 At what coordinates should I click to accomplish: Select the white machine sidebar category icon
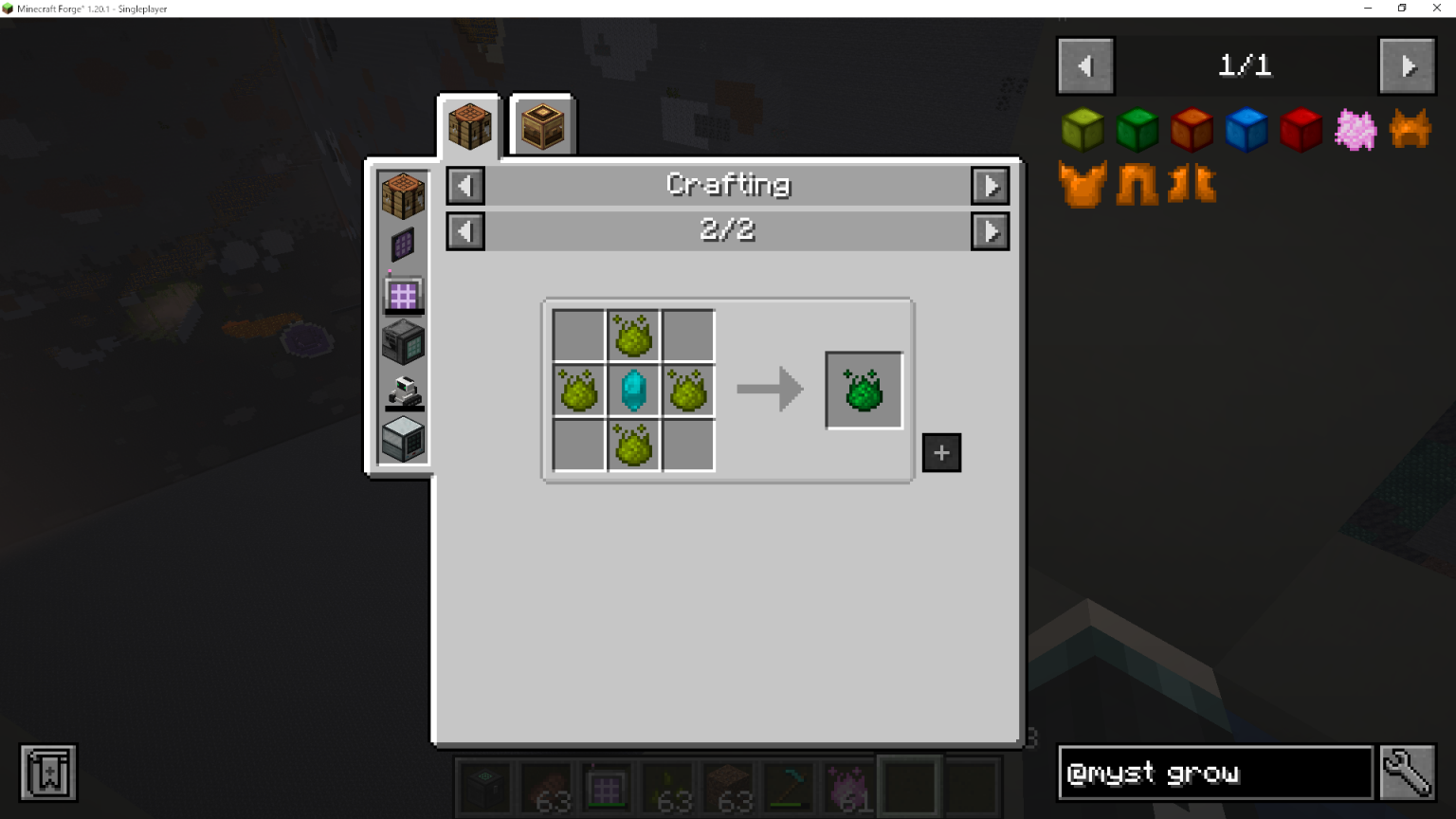pyautogui.click(x=402, y=439)
